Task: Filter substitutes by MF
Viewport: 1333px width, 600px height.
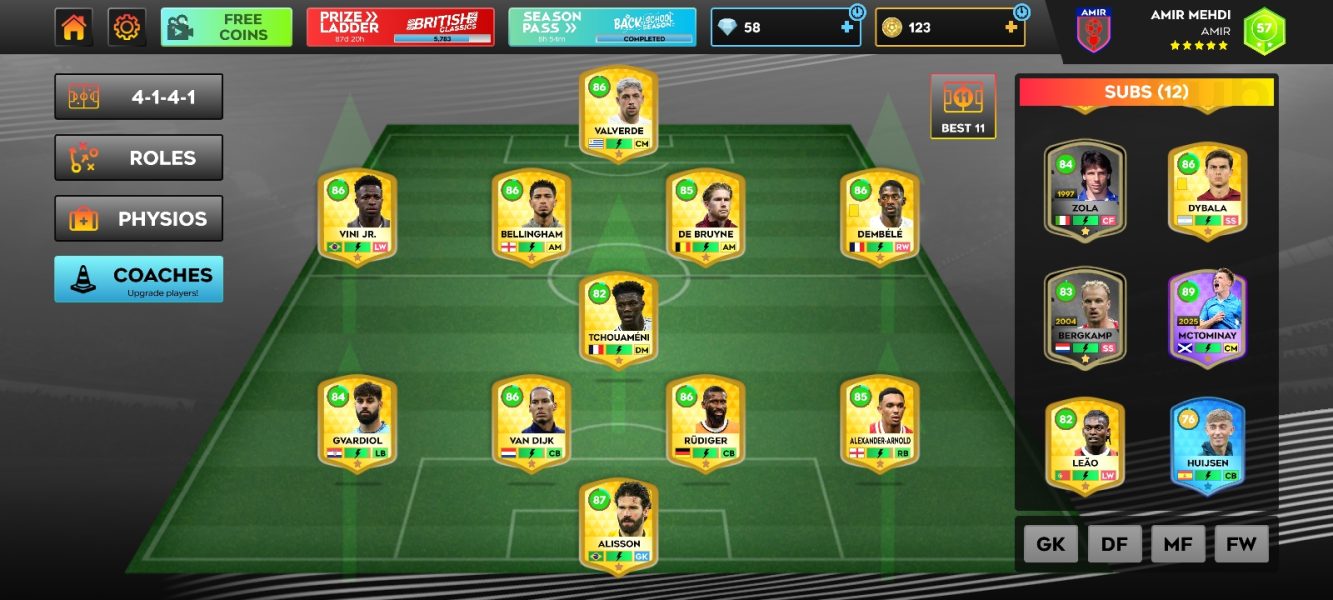Action: pyautogui.click(x=1178, y=544)
